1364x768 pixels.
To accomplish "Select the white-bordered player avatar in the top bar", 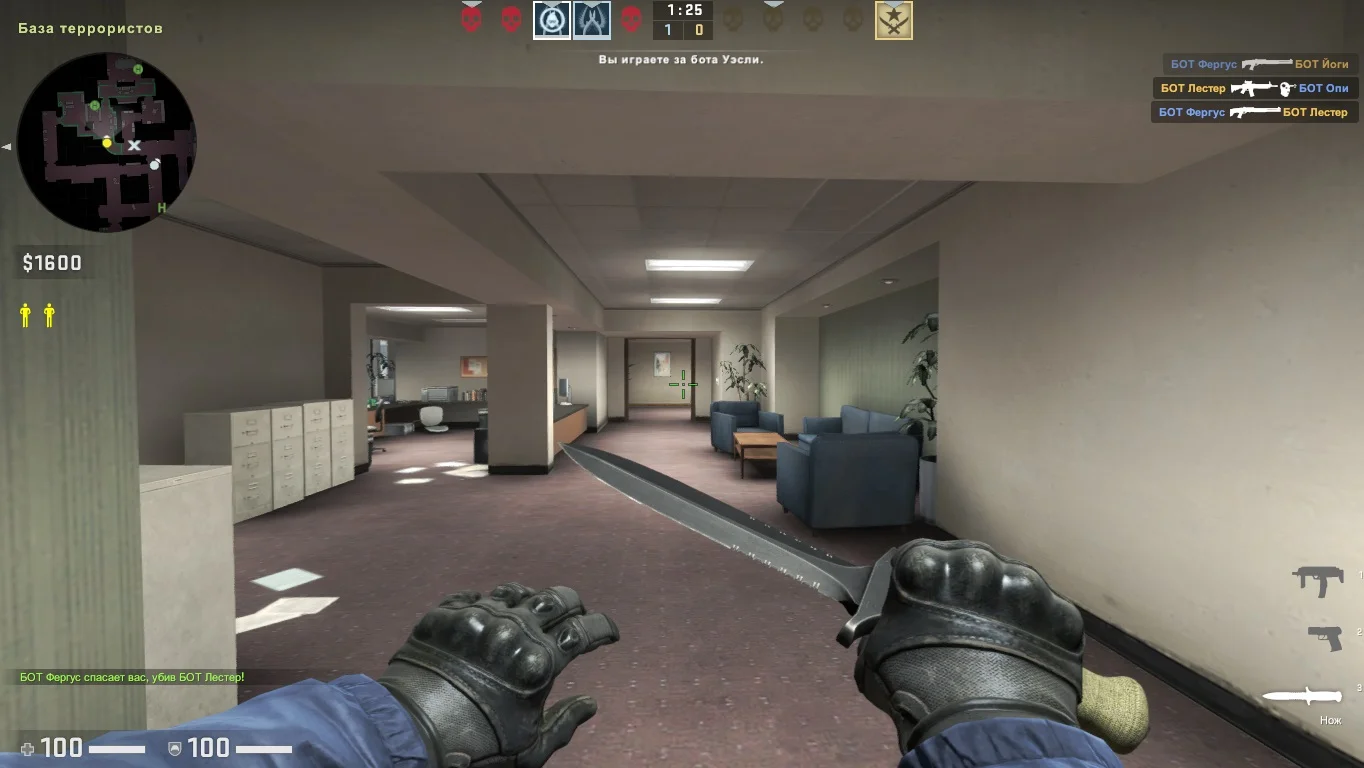I will 551,20.
